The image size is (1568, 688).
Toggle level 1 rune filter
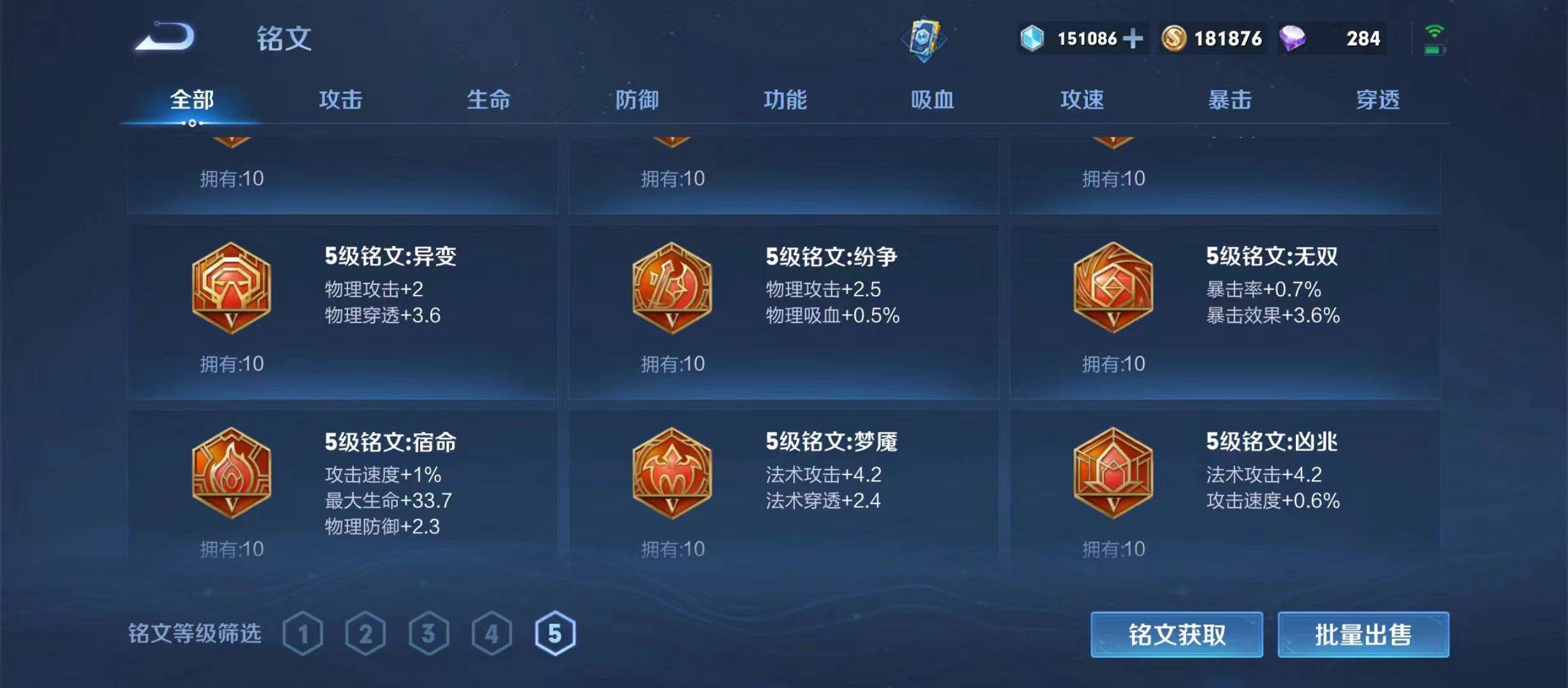click(303, 633)
